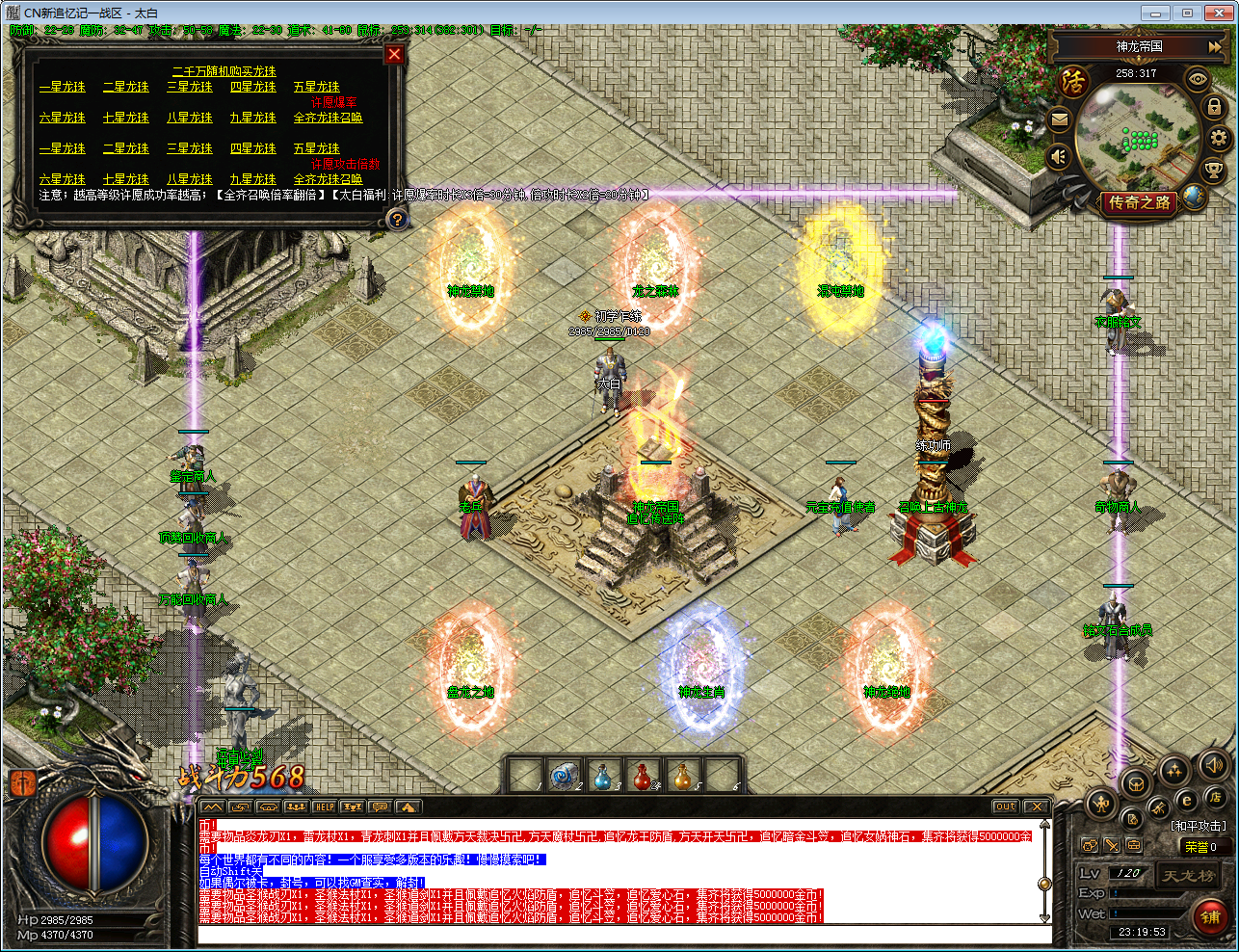This screenshot has width=1239, height=952.
Task: Open the question mark help on panel
Action: [x=396, y=219]
